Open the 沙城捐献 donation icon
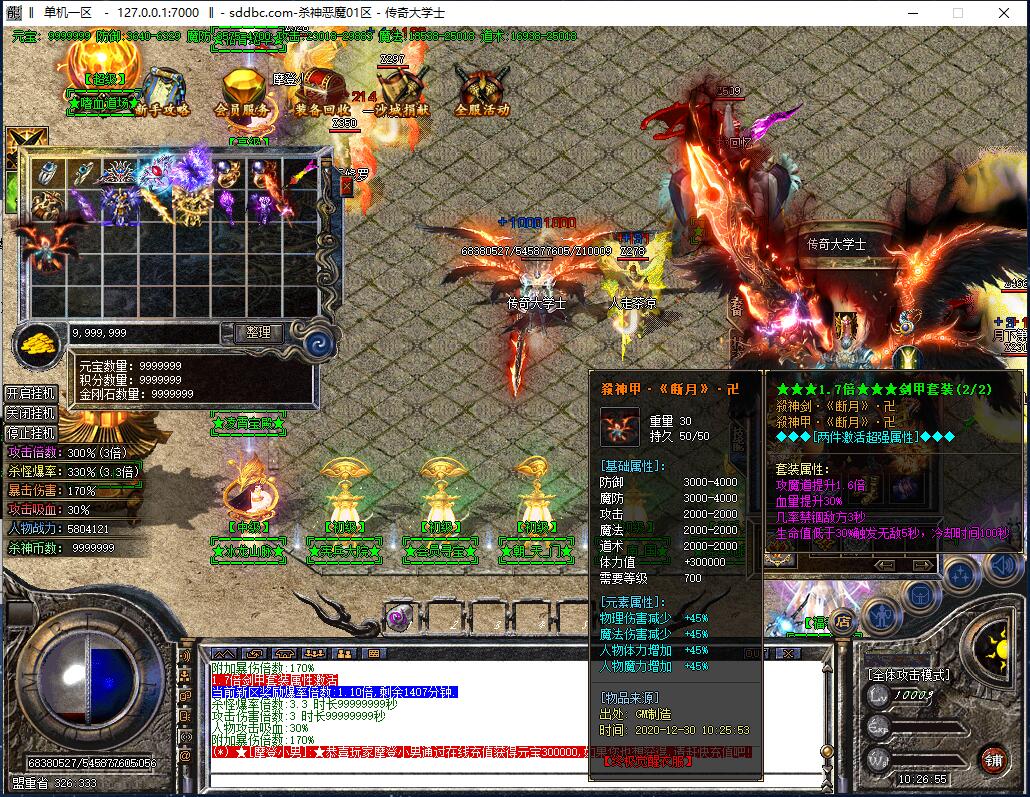 [395, 92]
